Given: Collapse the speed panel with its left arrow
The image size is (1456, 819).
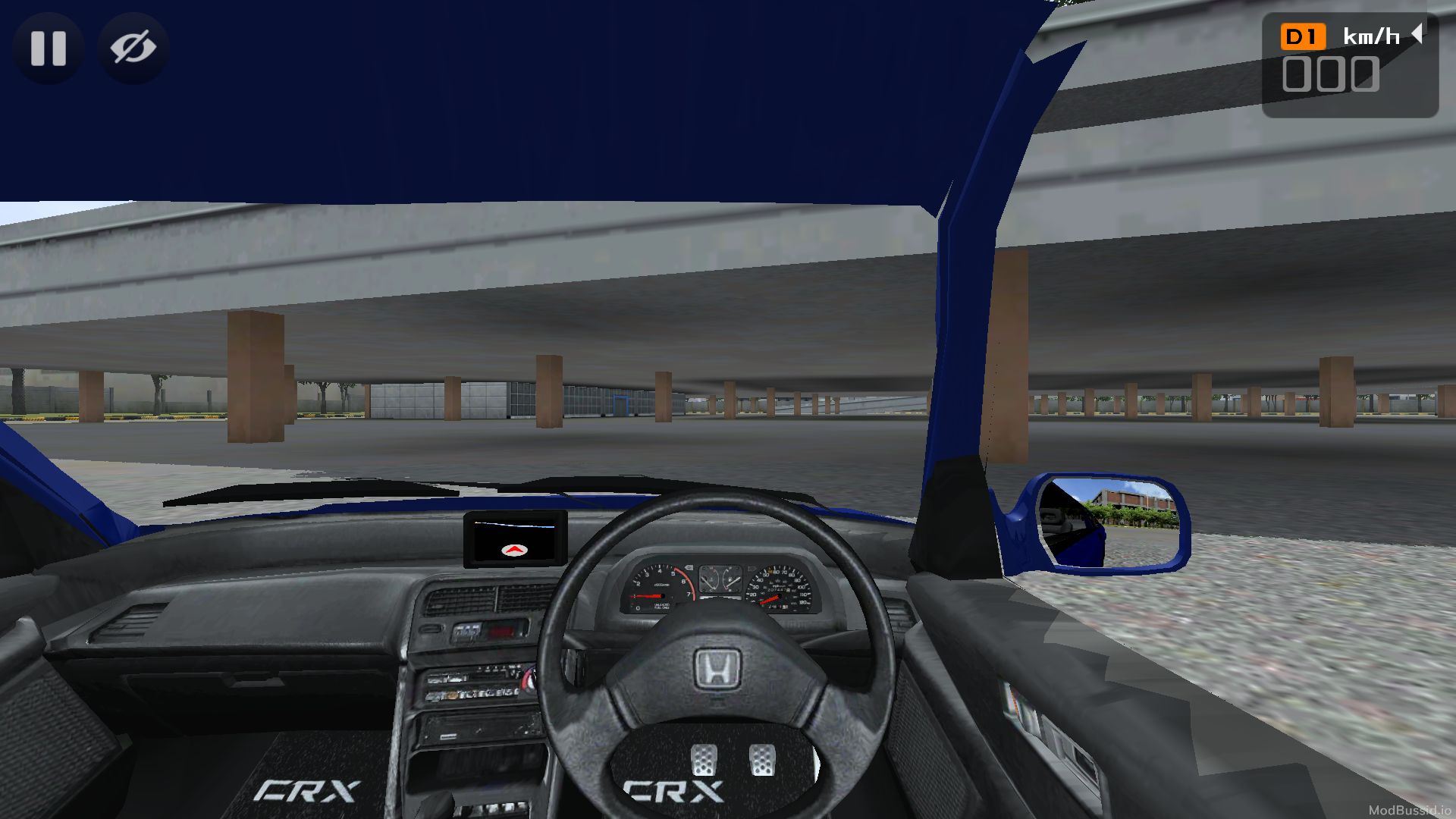Looking at the screenshot, I should pyautogui.click(x=1417, y=33).
